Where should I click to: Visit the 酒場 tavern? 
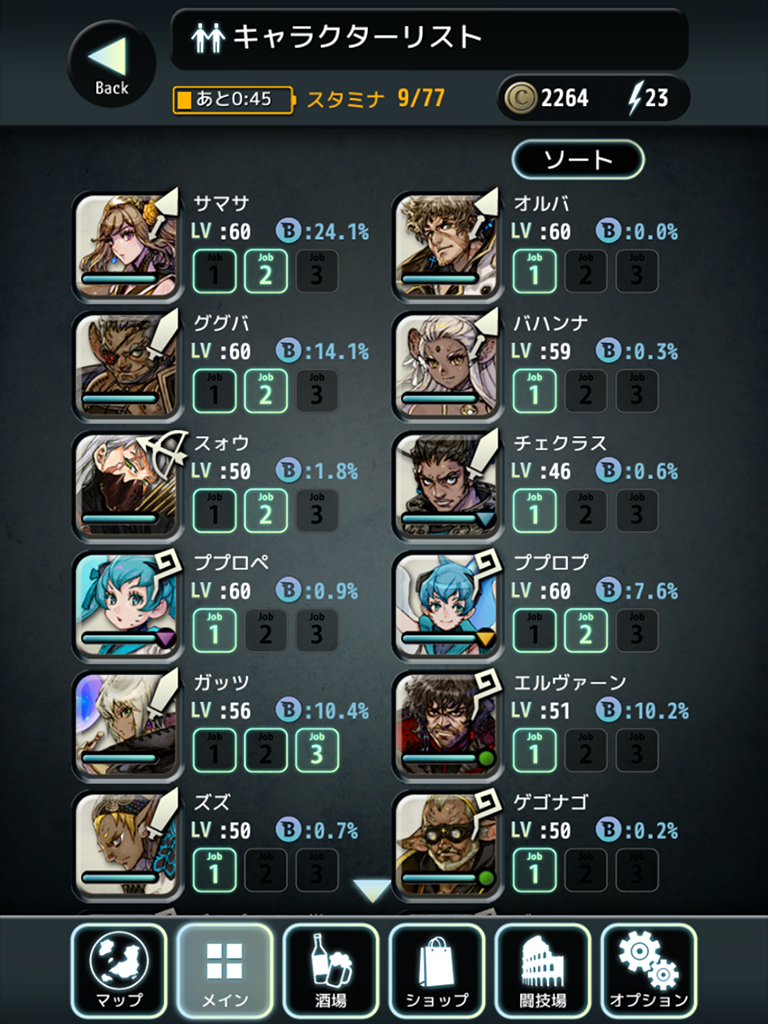(331, 971)
